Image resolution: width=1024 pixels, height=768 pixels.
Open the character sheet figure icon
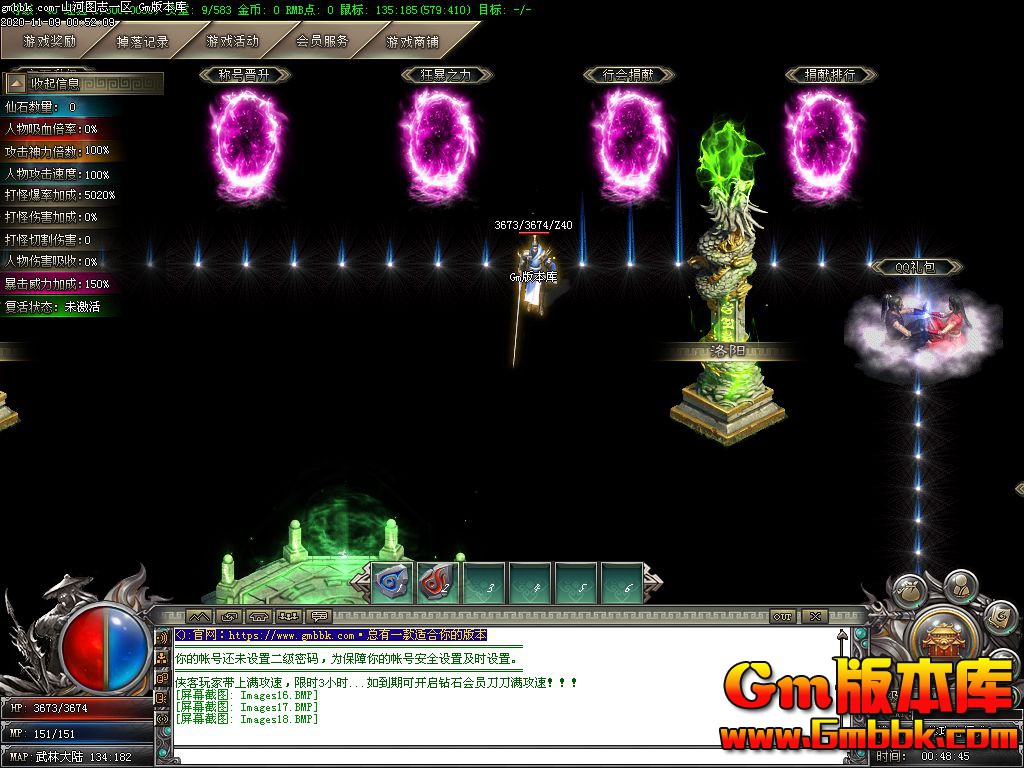click(x=960, y=583)
